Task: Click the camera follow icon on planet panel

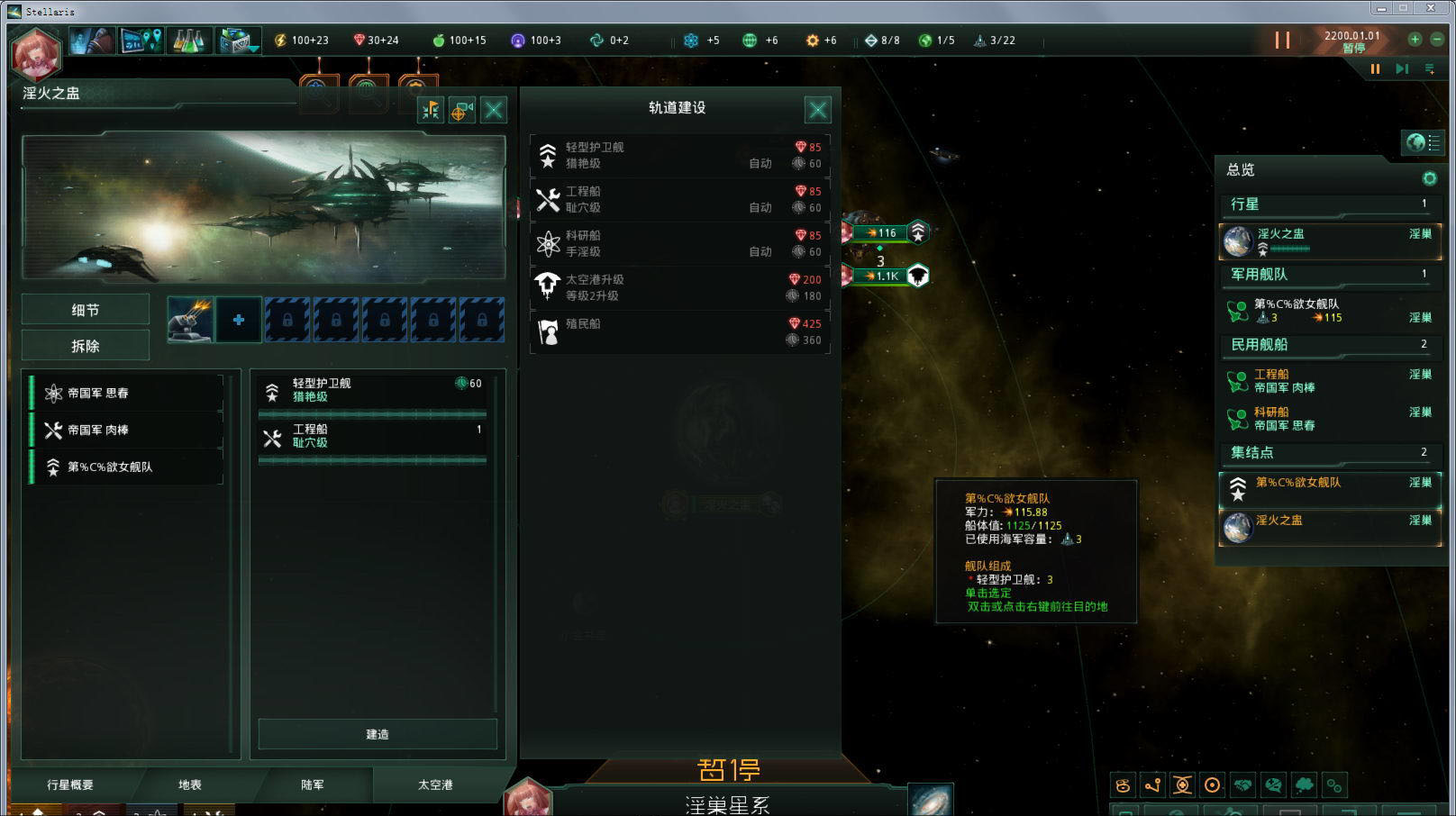Action: [463, 110]
